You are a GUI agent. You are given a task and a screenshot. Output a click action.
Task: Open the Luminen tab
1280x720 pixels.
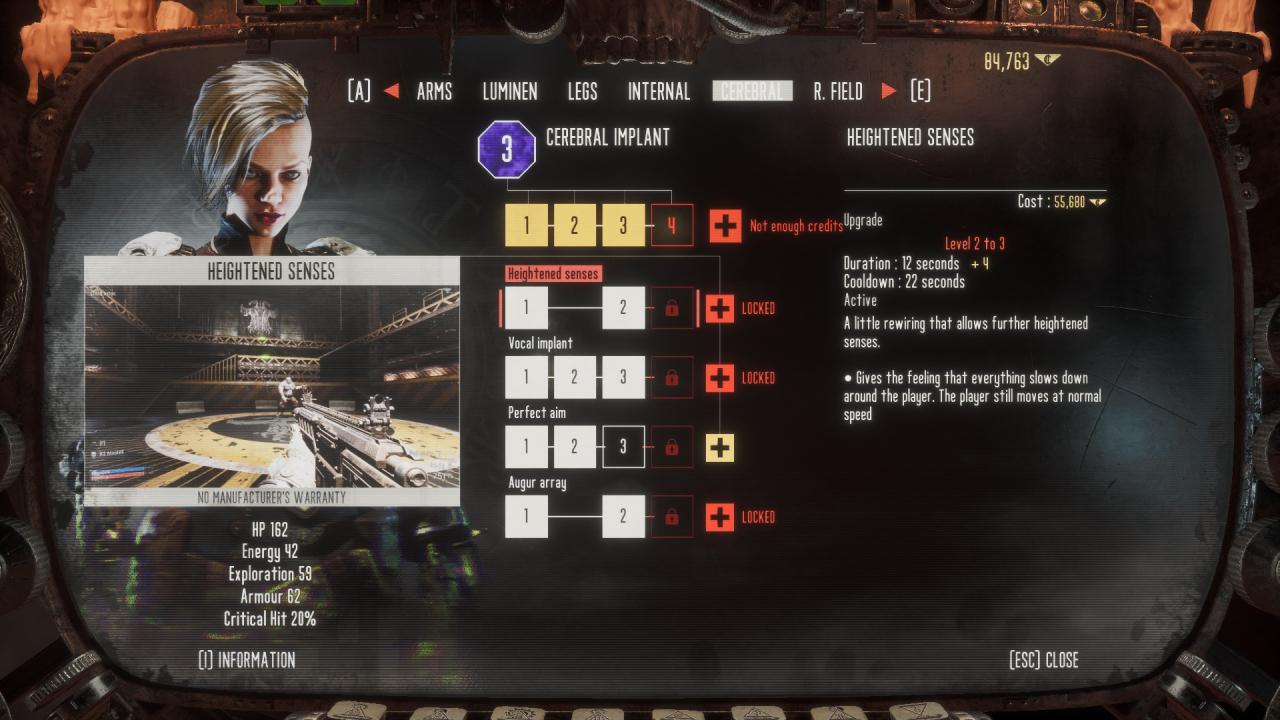tap(510, 92)
